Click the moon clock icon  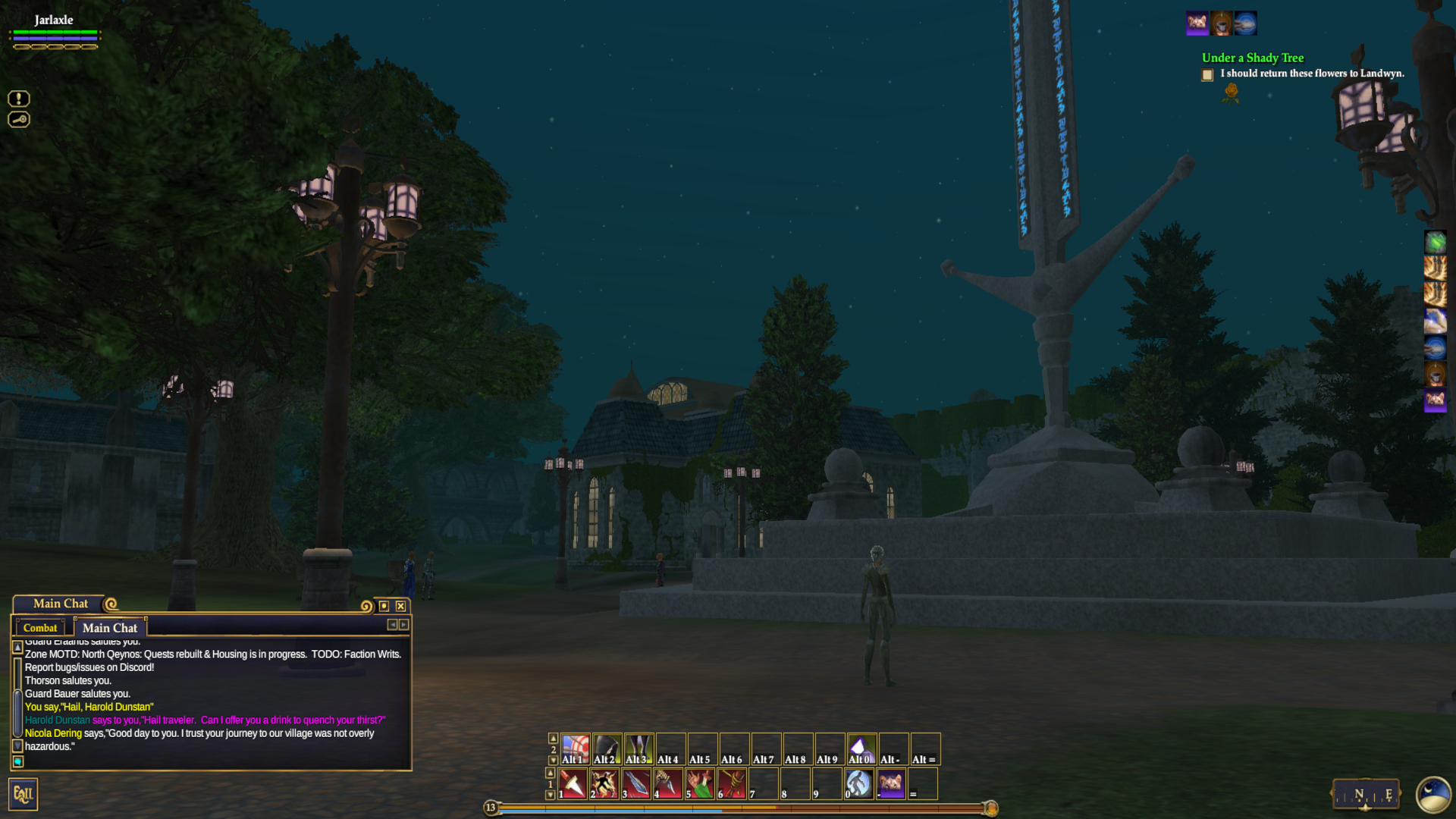[1433, 795]
